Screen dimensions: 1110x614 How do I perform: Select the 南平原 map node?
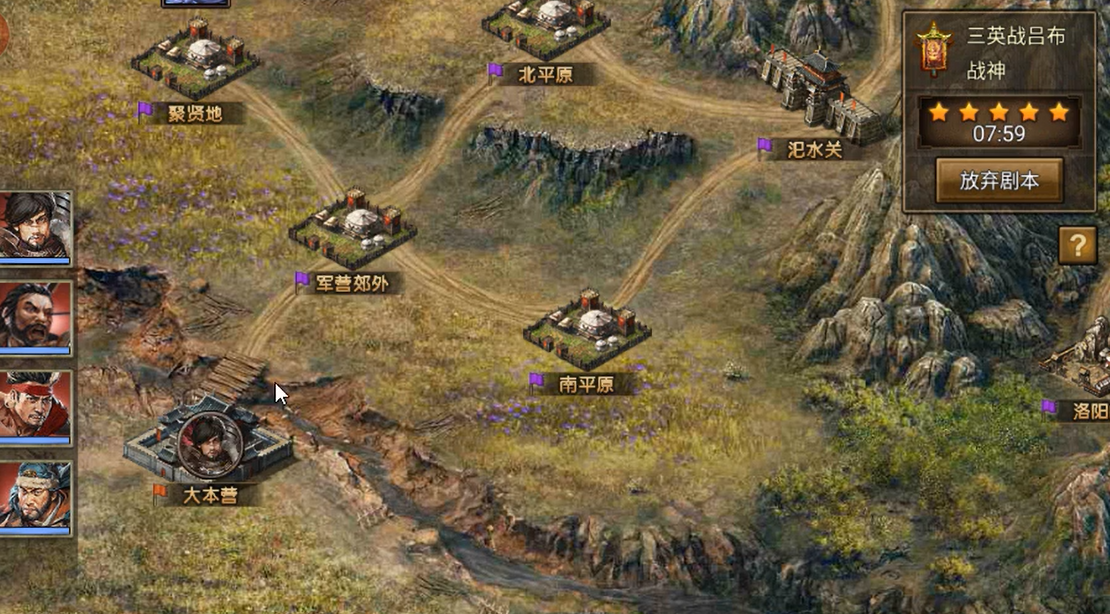pyautogui.click(x=587, y=329)
